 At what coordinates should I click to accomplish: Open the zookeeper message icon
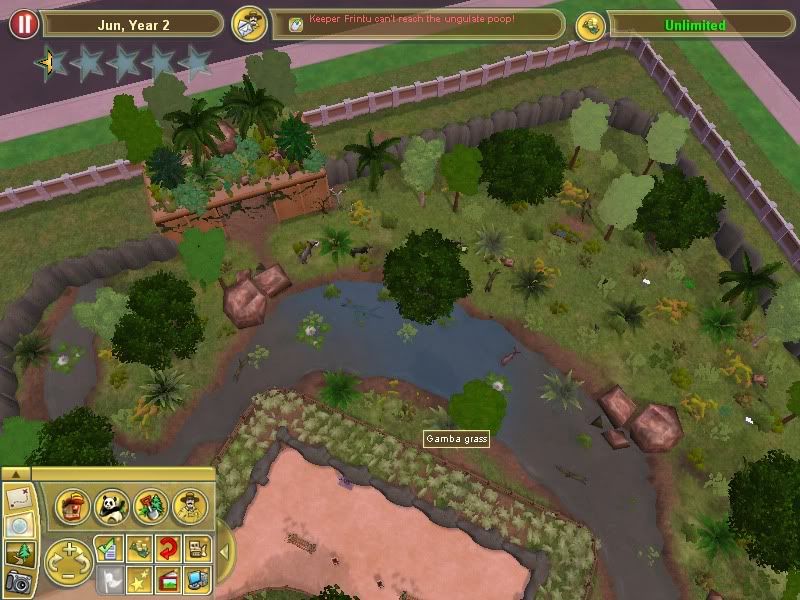tap(248, 25)
